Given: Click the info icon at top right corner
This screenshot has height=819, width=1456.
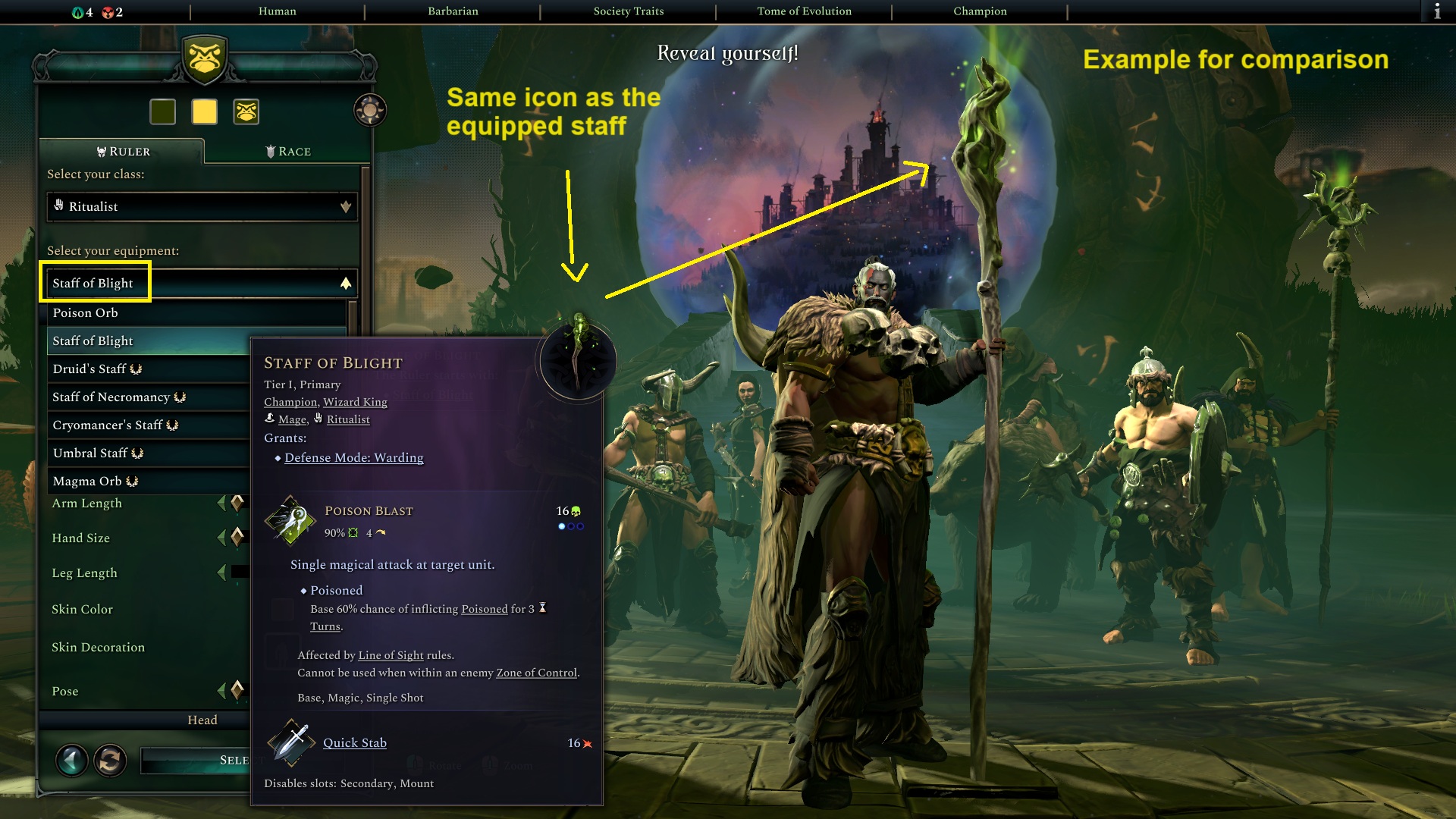Looking at the screenshot, I should pos(1439,11).
